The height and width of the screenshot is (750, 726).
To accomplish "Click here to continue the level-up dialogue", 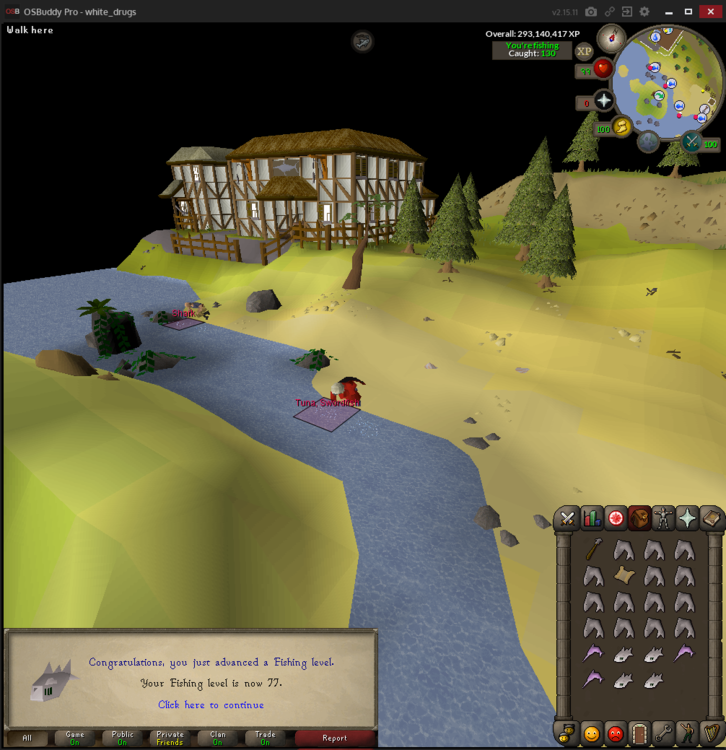I will click(211, 705).
